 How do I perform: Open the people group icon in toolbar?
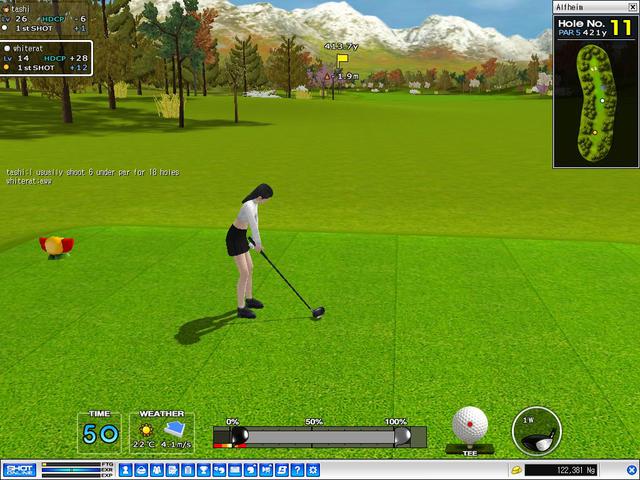pos(157,470)
